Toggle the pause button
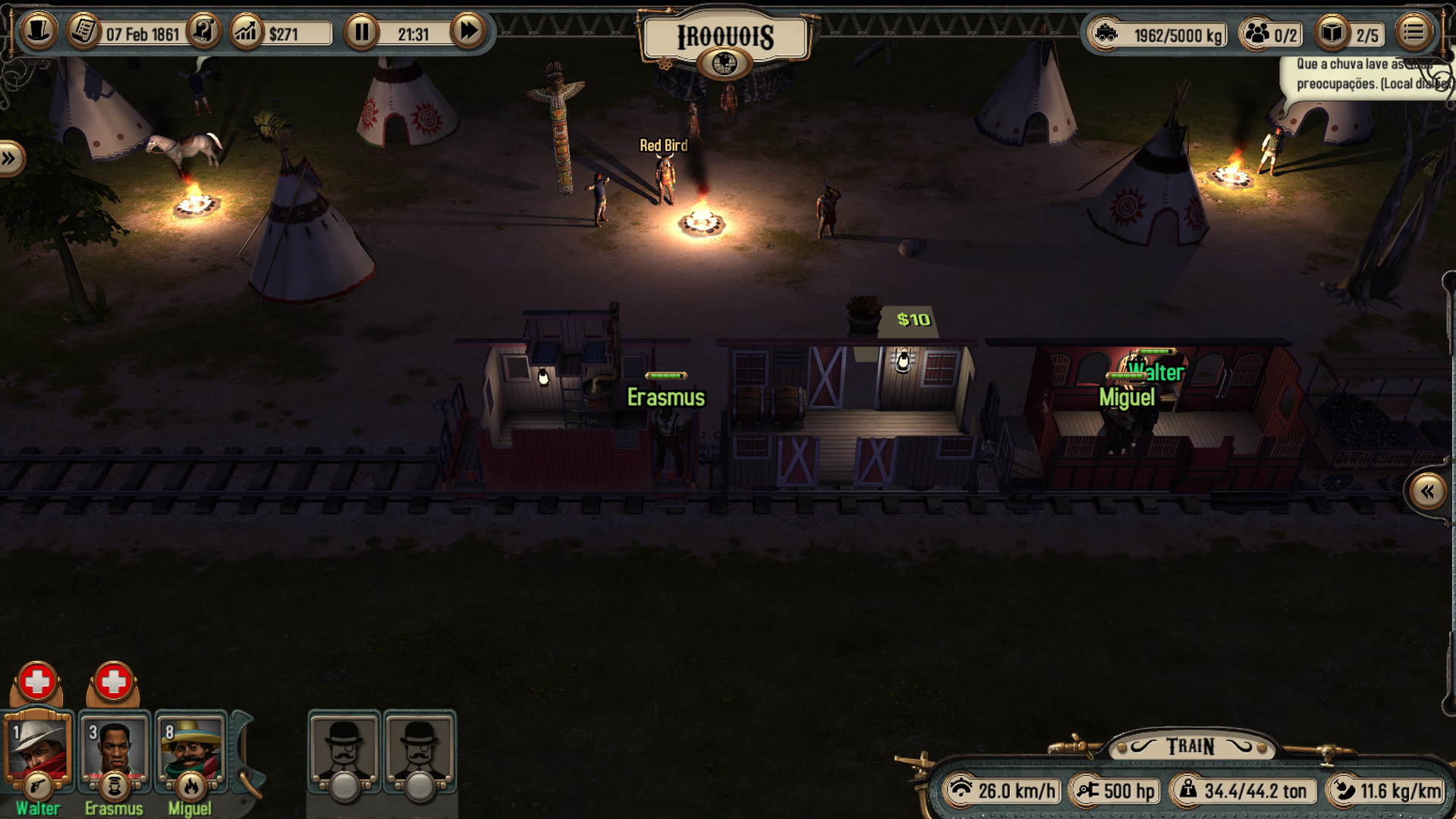This screenshot has width=1456, height=819. (x=362, y=33)
